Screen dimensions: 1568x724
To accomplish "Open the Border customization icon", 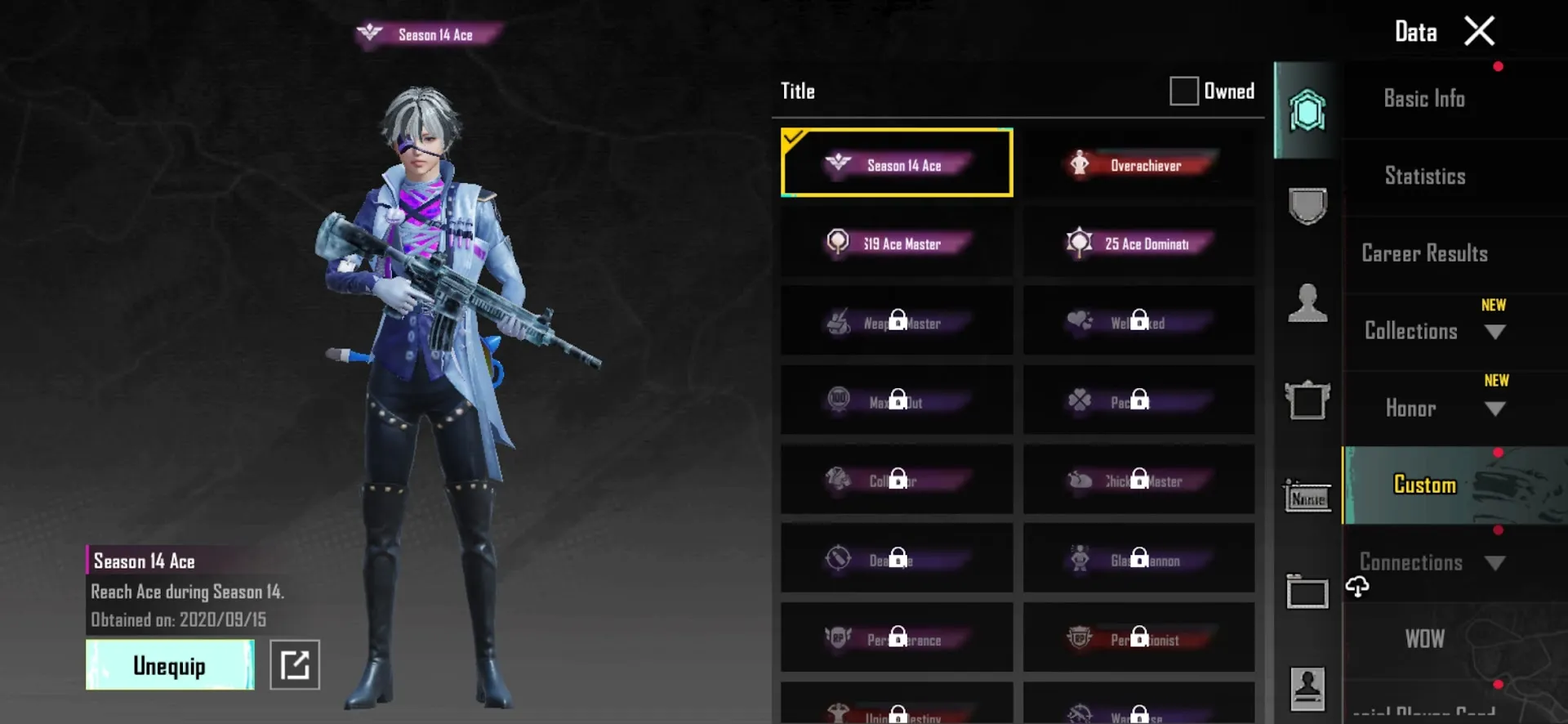I will coord(1307,592).
